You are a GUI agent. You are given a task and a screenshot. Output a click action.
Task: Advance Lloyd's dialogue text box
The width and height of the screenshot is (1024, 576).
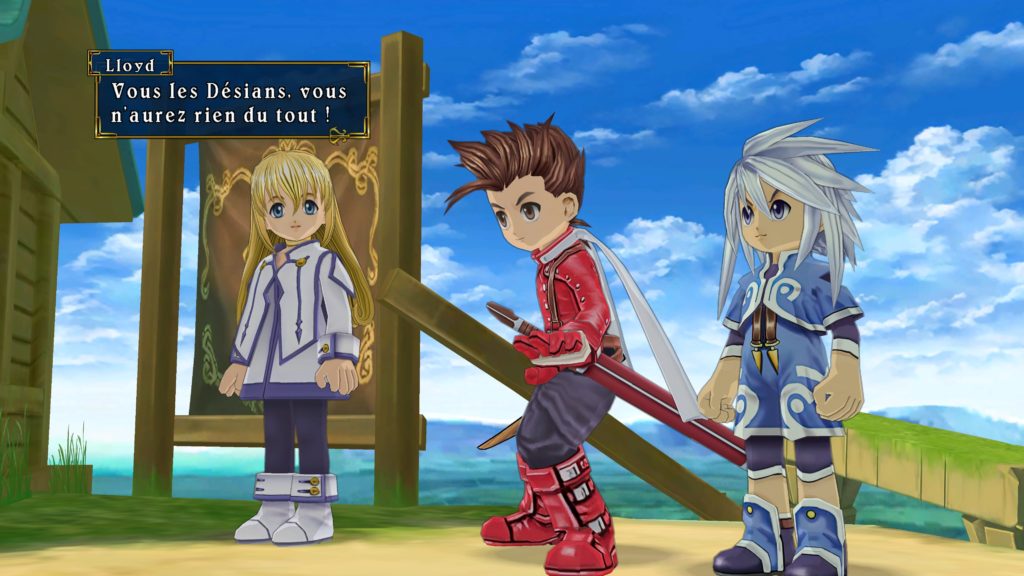tap(230, 103)
